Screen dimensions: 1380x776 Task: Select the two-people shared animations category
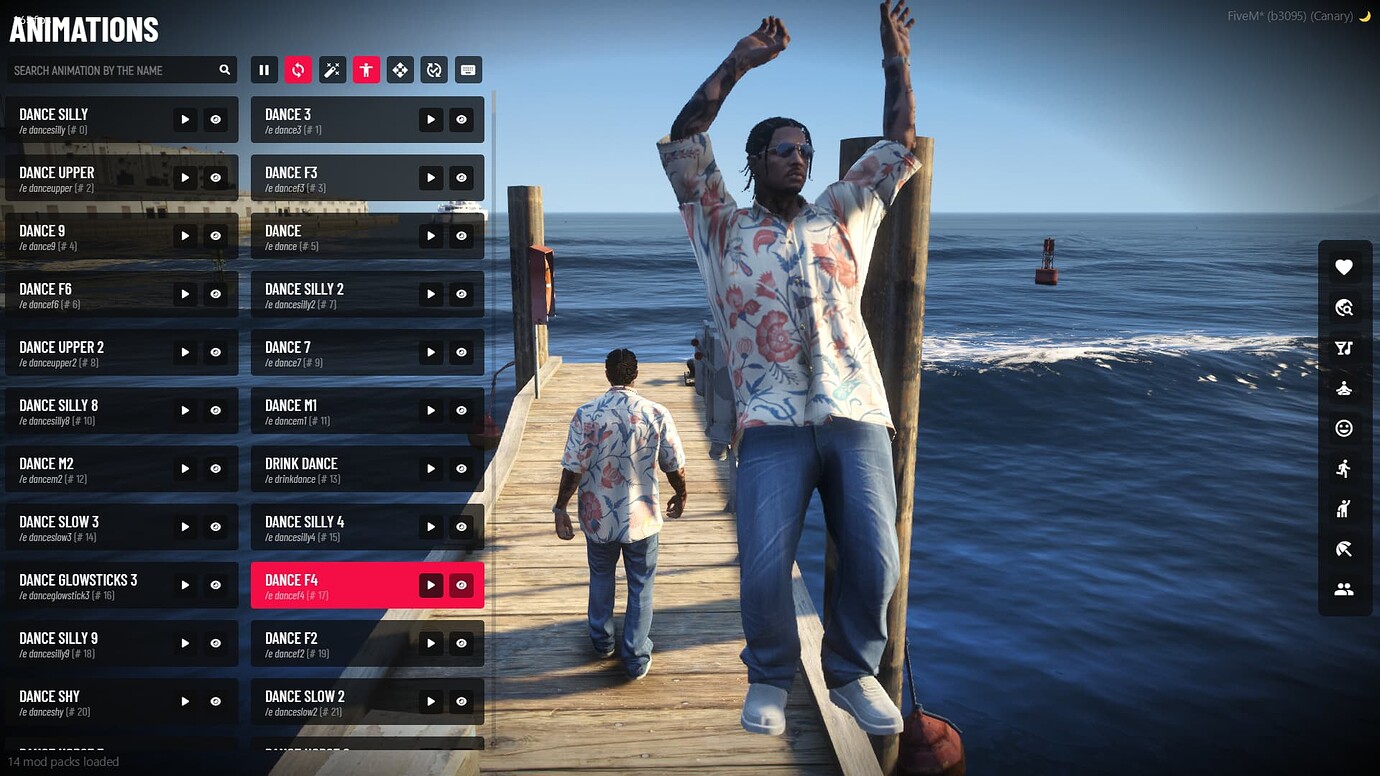1344,589
